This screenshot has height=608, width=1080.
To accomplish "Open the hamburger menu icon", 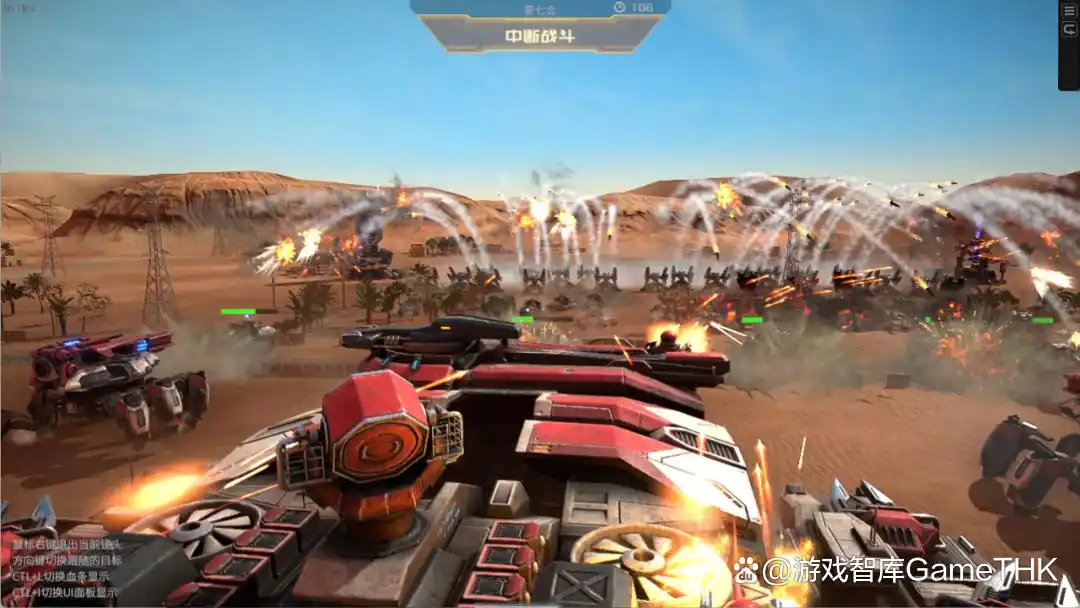I will click(1070, 11).
